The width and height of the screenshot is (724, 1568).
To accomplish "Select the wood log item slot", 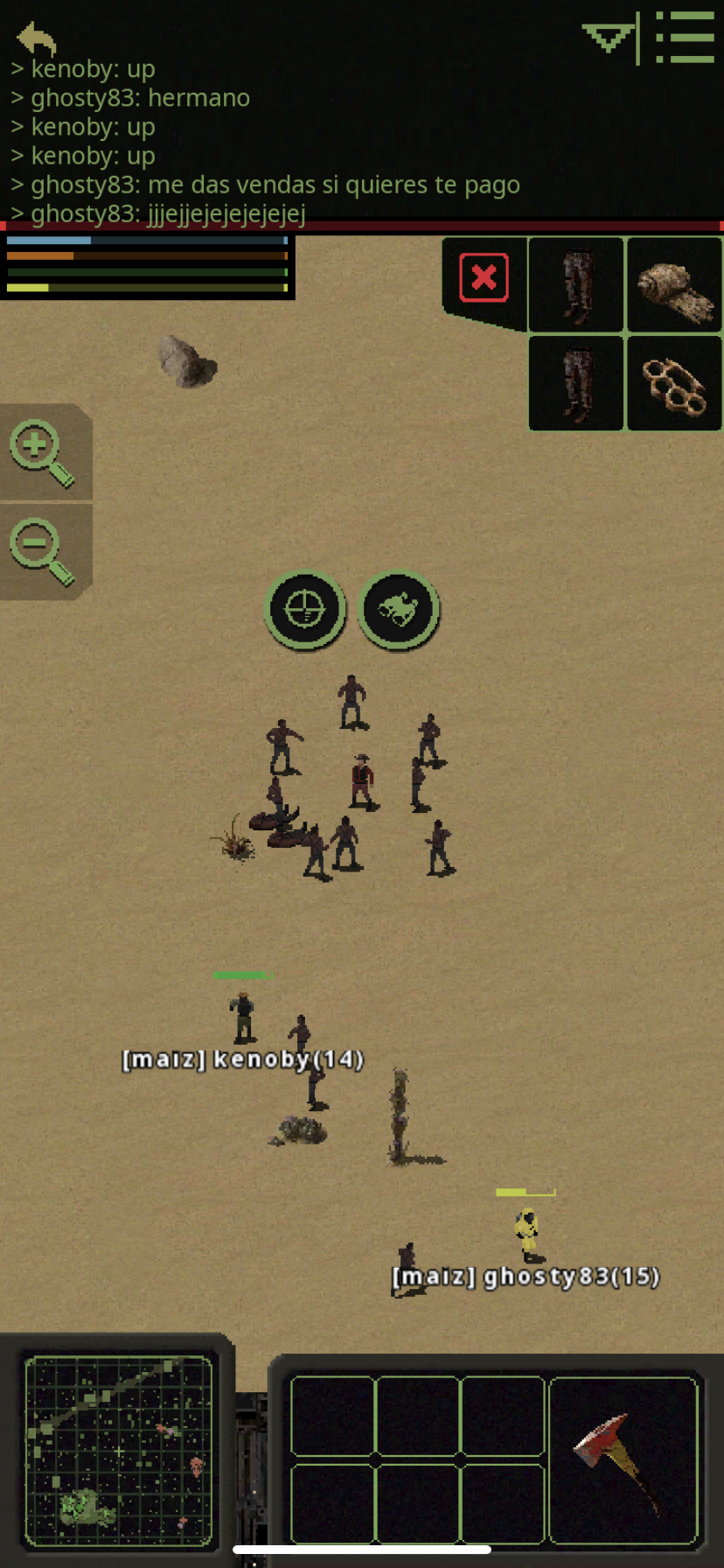I will (673, 285).
